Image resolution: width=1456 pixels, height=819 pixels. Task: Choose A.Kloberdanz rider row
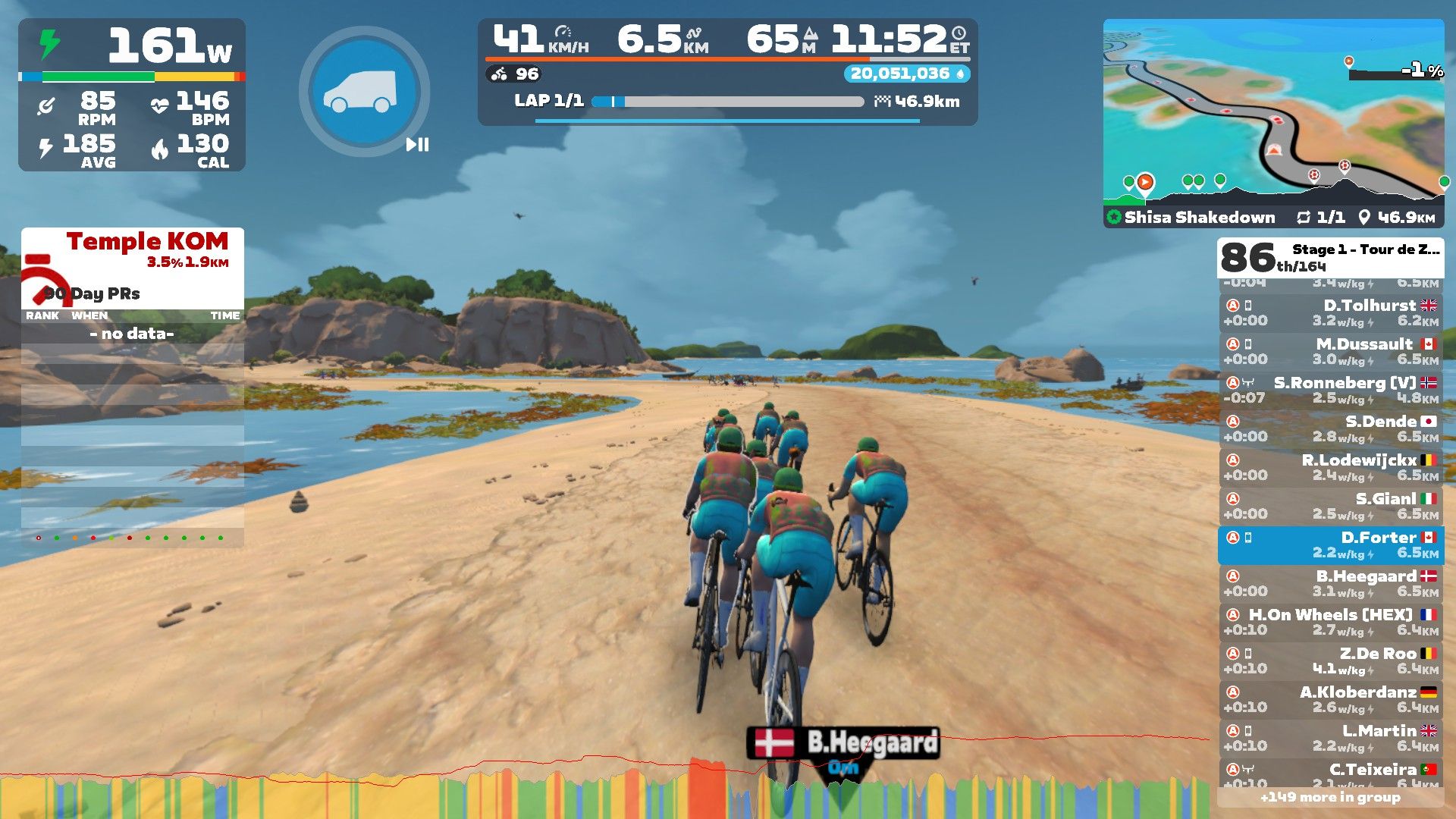(1330, 699)
